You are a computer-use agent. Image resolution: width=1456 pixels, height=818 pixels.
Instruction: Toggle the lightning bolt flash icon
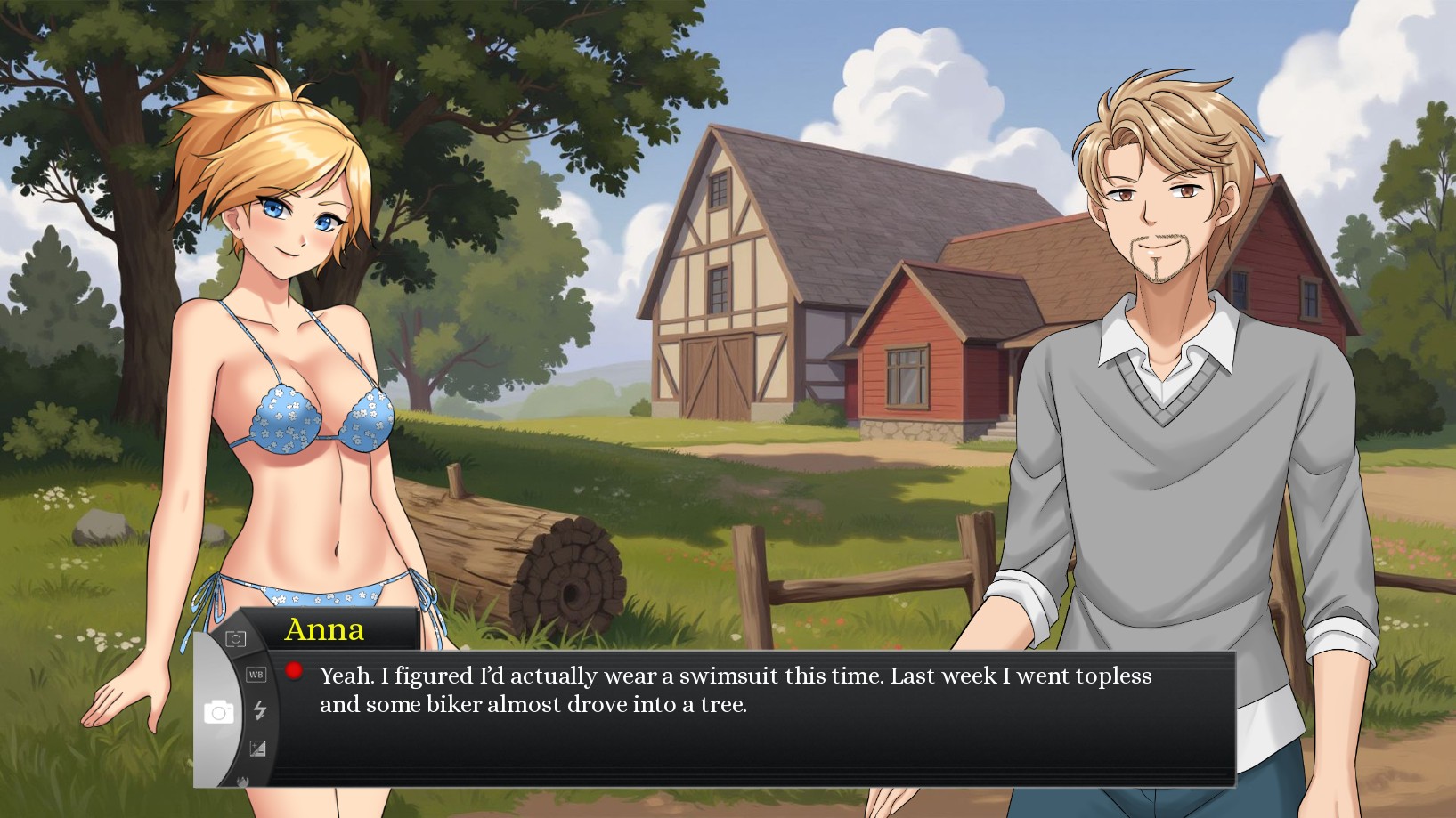pos(260,710)
